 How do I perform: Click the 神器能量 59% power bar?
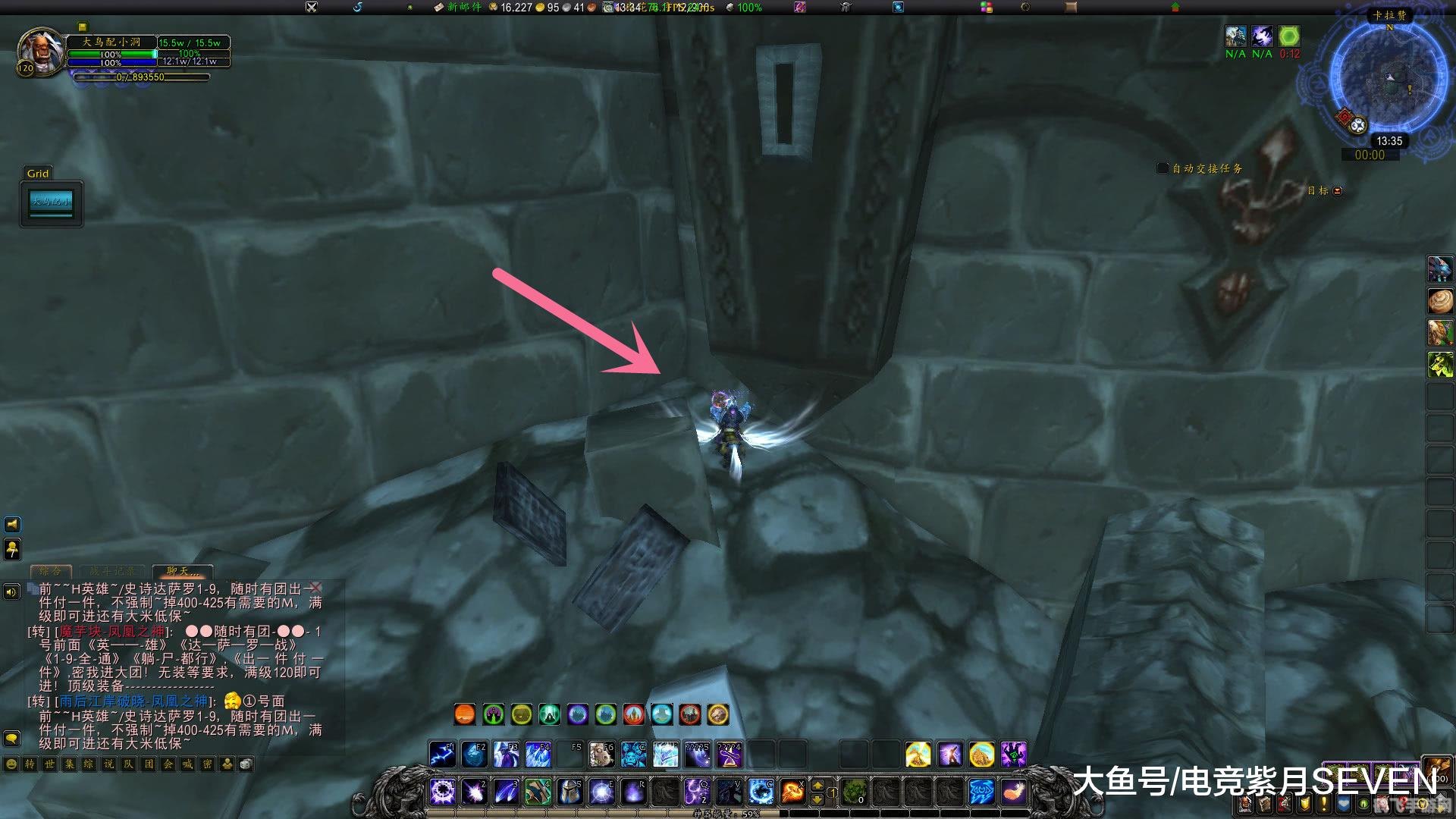point(723,814)
